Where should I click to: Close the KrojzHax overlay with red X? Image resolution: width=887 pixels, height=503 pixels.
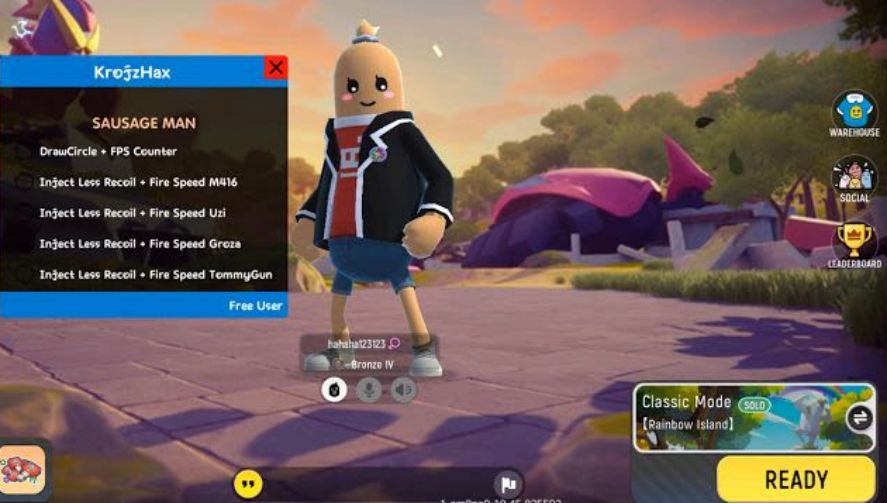click(275, 68)
